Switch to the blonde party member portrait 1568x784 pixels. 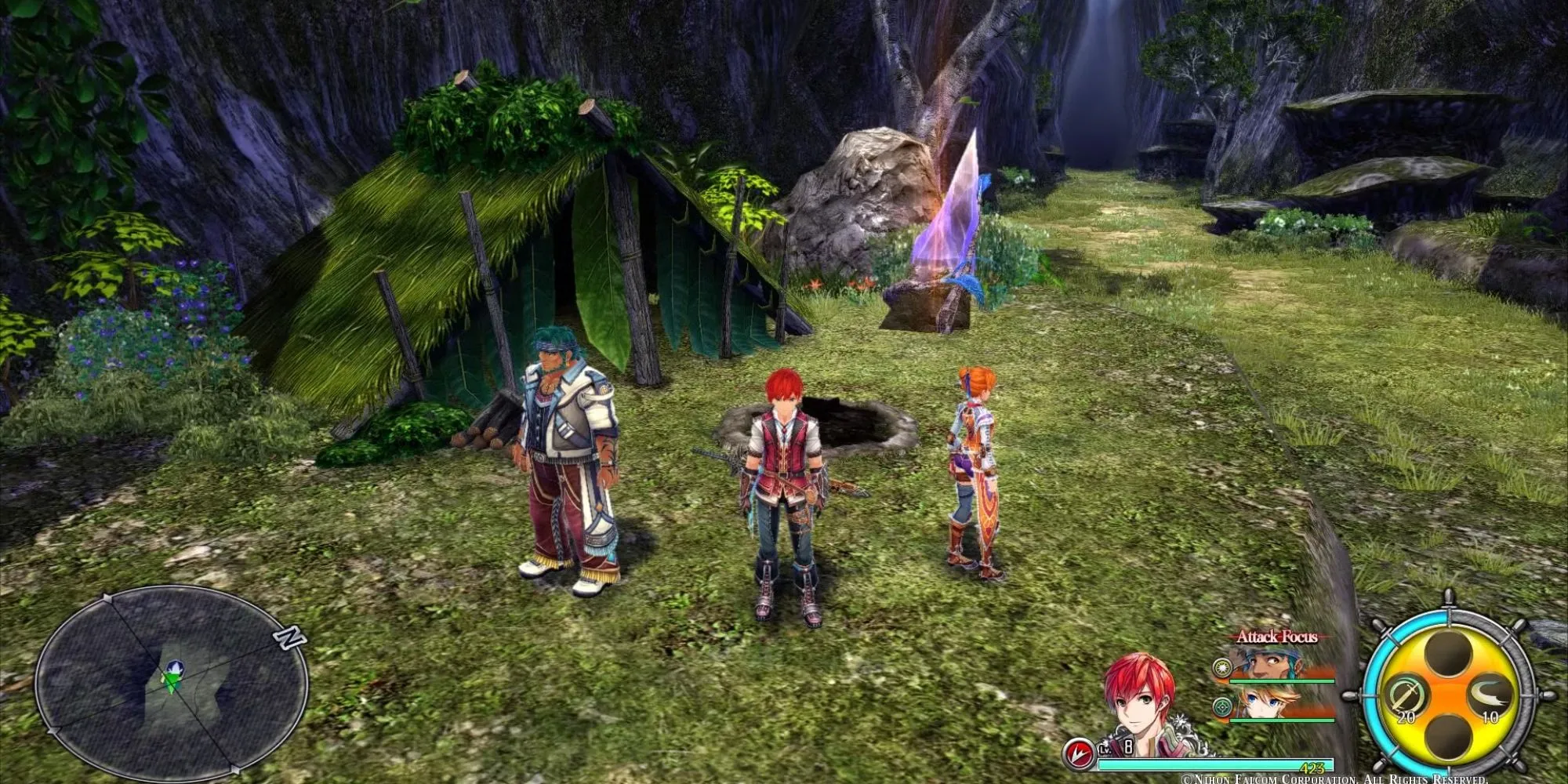[1264, 702]
